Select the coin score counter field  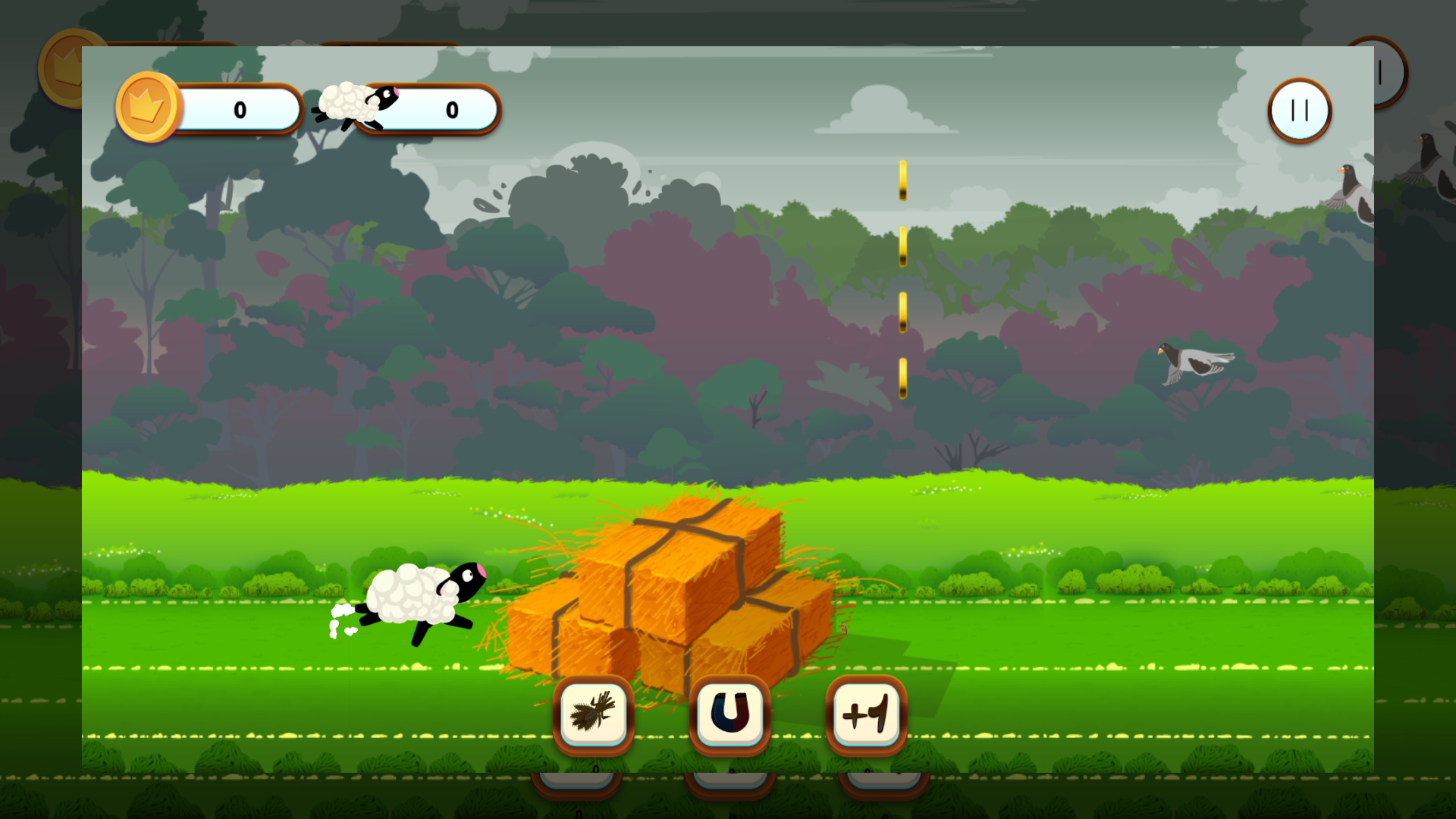click(239, 108)
